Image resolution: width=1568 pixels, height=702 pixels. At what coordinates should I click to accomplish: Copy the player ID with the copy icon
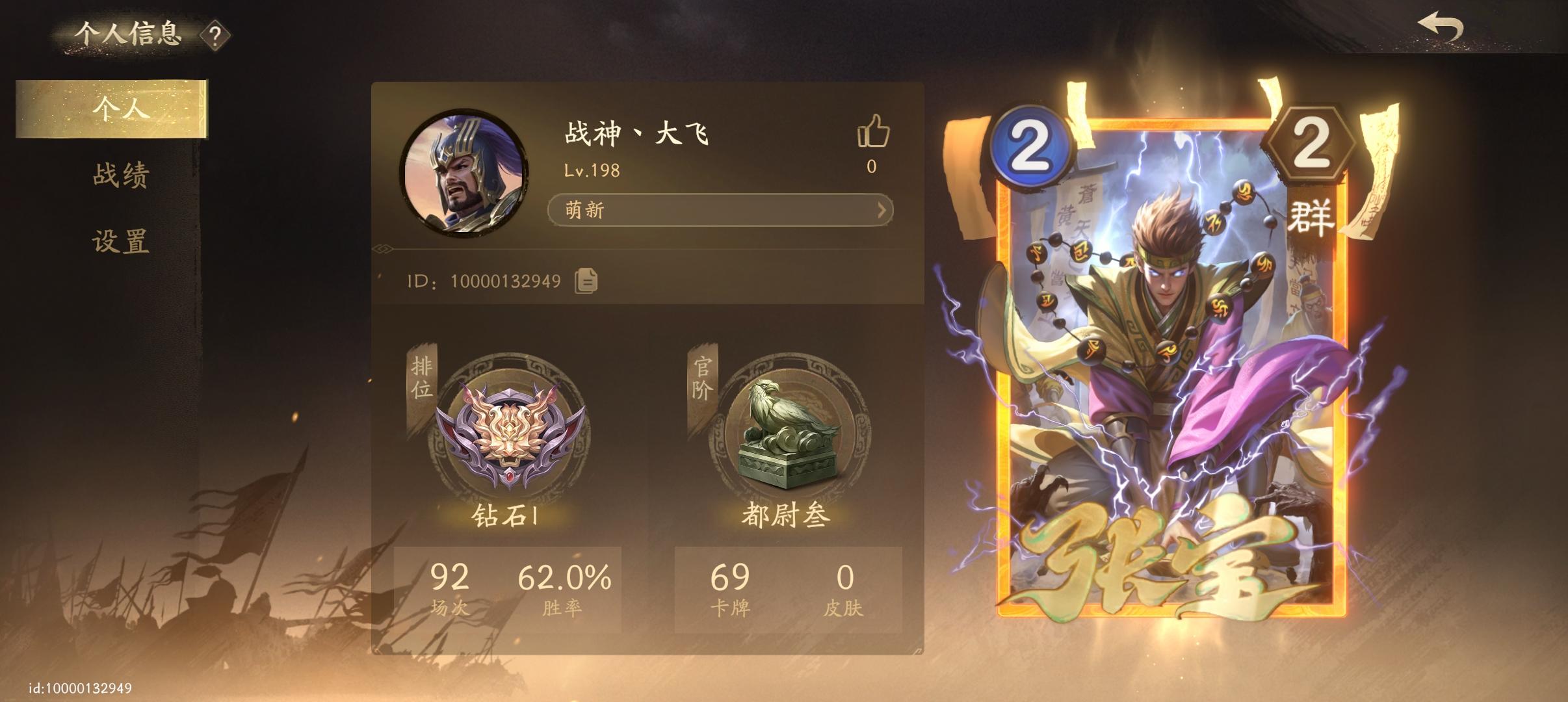pyautogui.click(x=586, y=281)
